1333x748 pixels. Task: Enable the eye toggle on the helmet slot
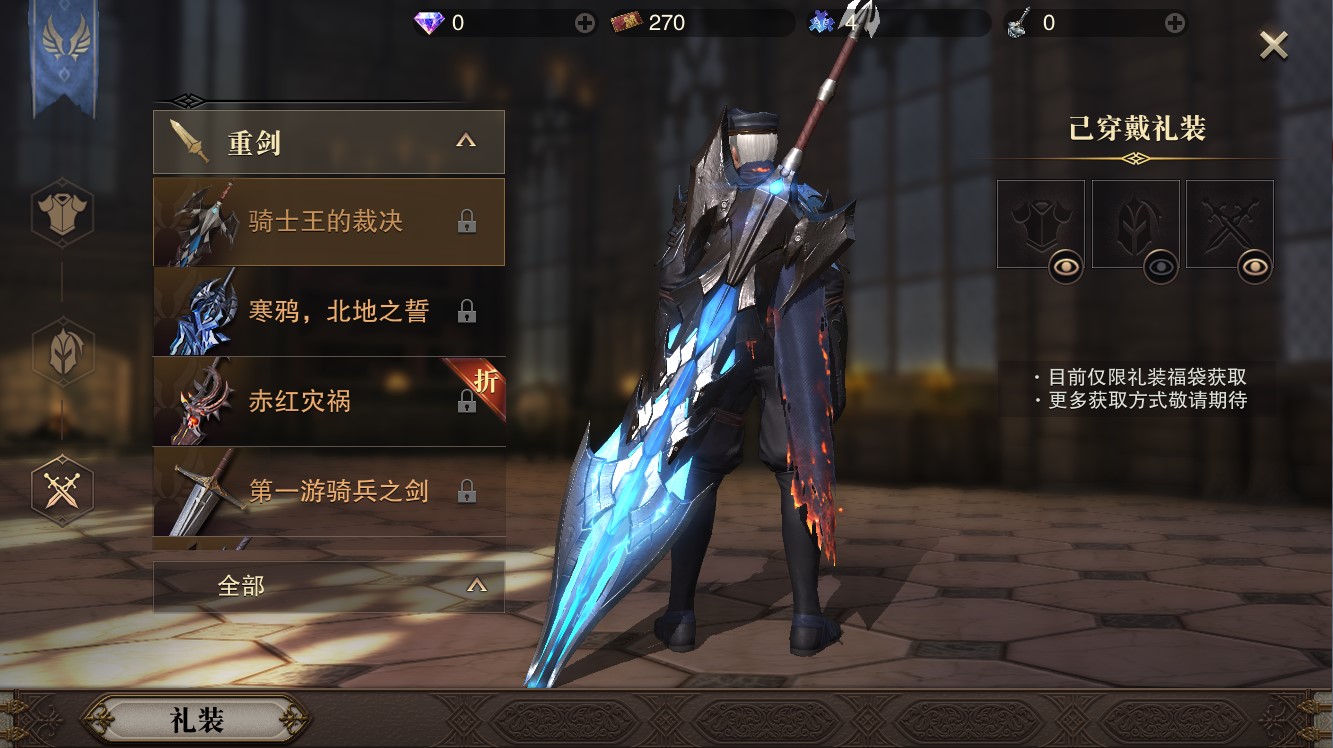coord(1163,267)
